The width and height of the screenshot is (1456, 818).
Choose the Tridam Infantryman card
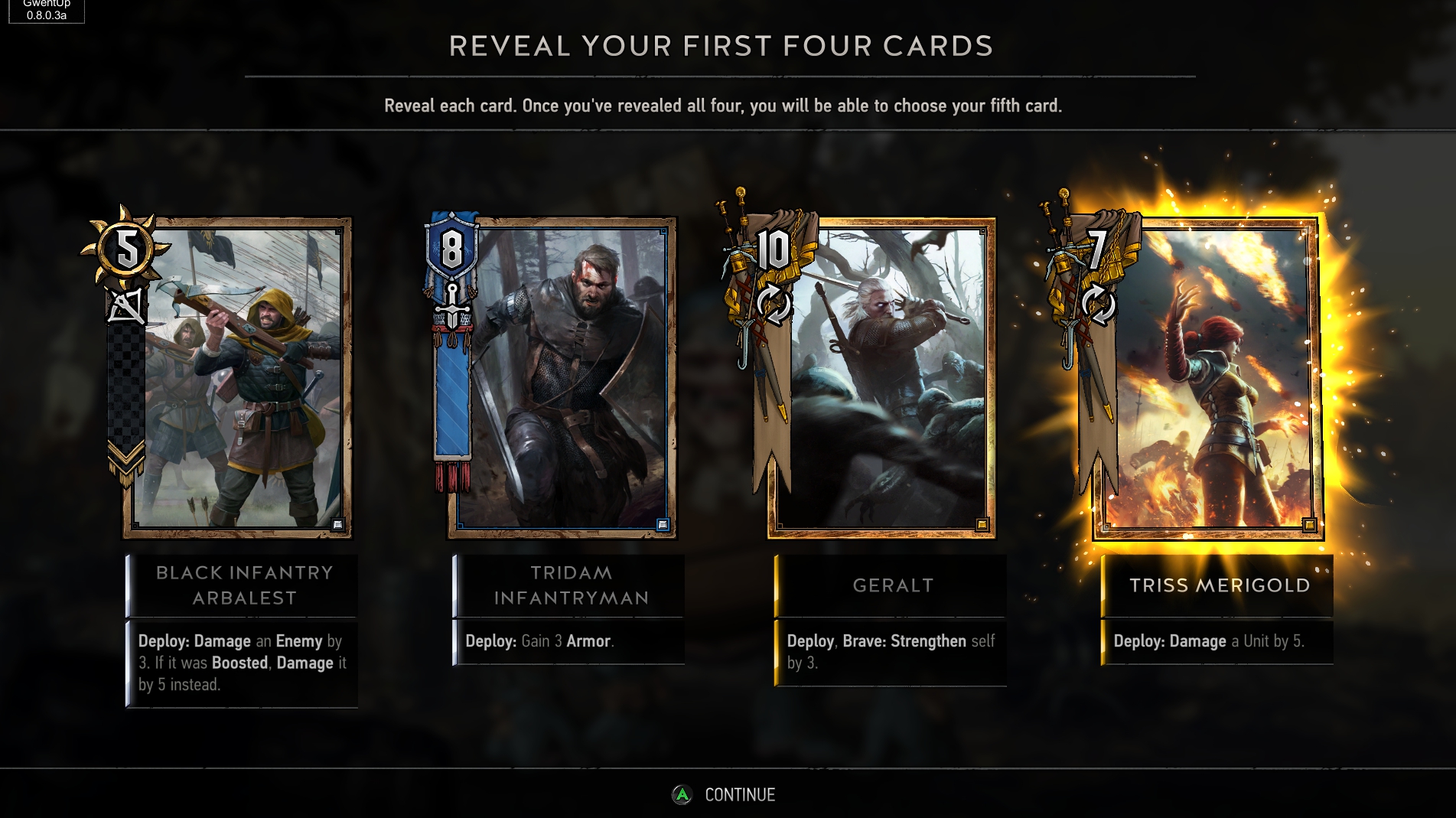(562, 378)
